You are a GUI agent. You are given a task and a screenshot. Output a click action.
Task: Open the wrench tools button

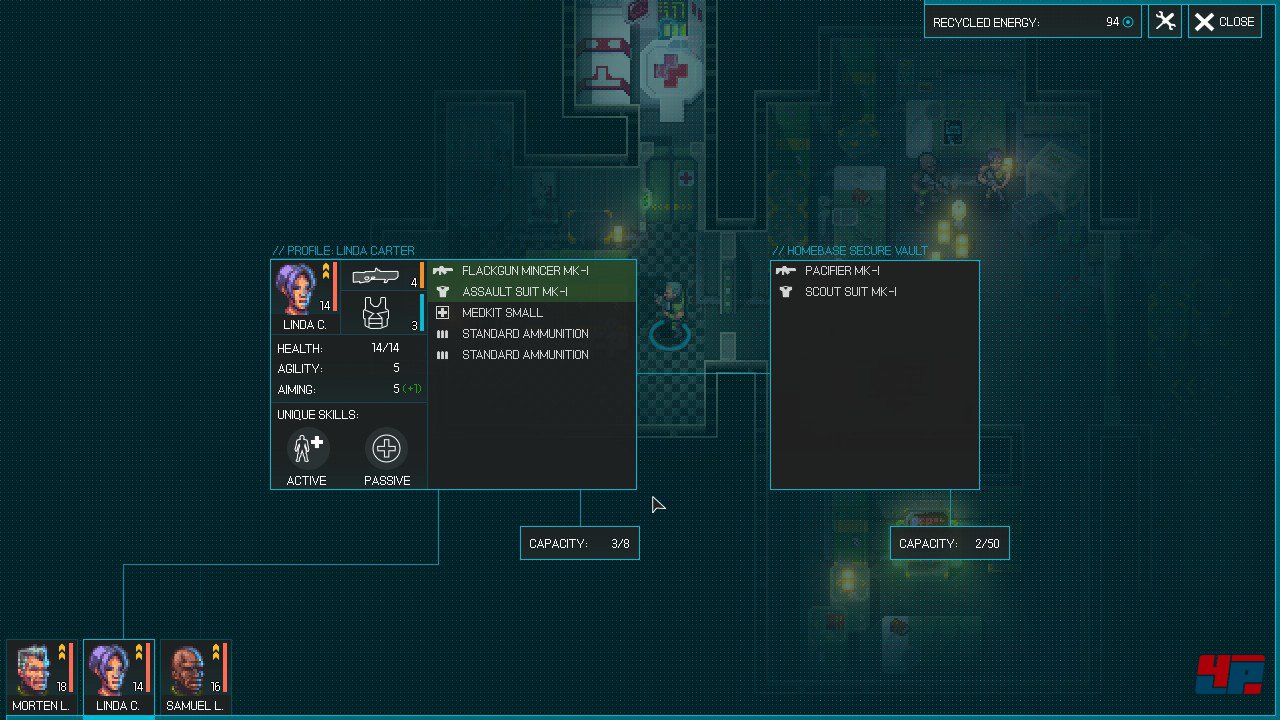(1165, 22)
